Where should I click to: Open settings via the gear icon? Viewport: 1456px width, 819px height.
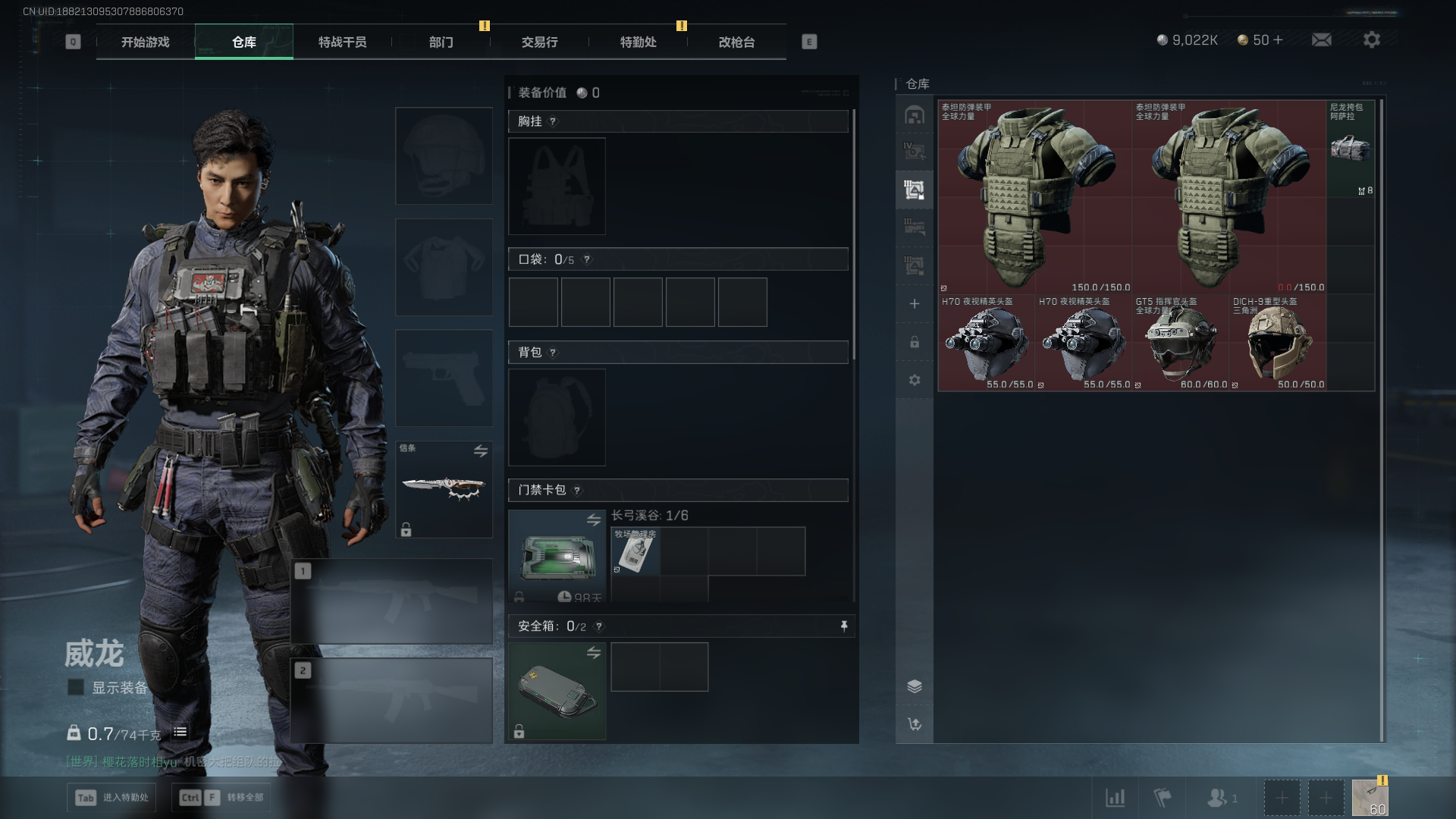tap(1371, 39)
